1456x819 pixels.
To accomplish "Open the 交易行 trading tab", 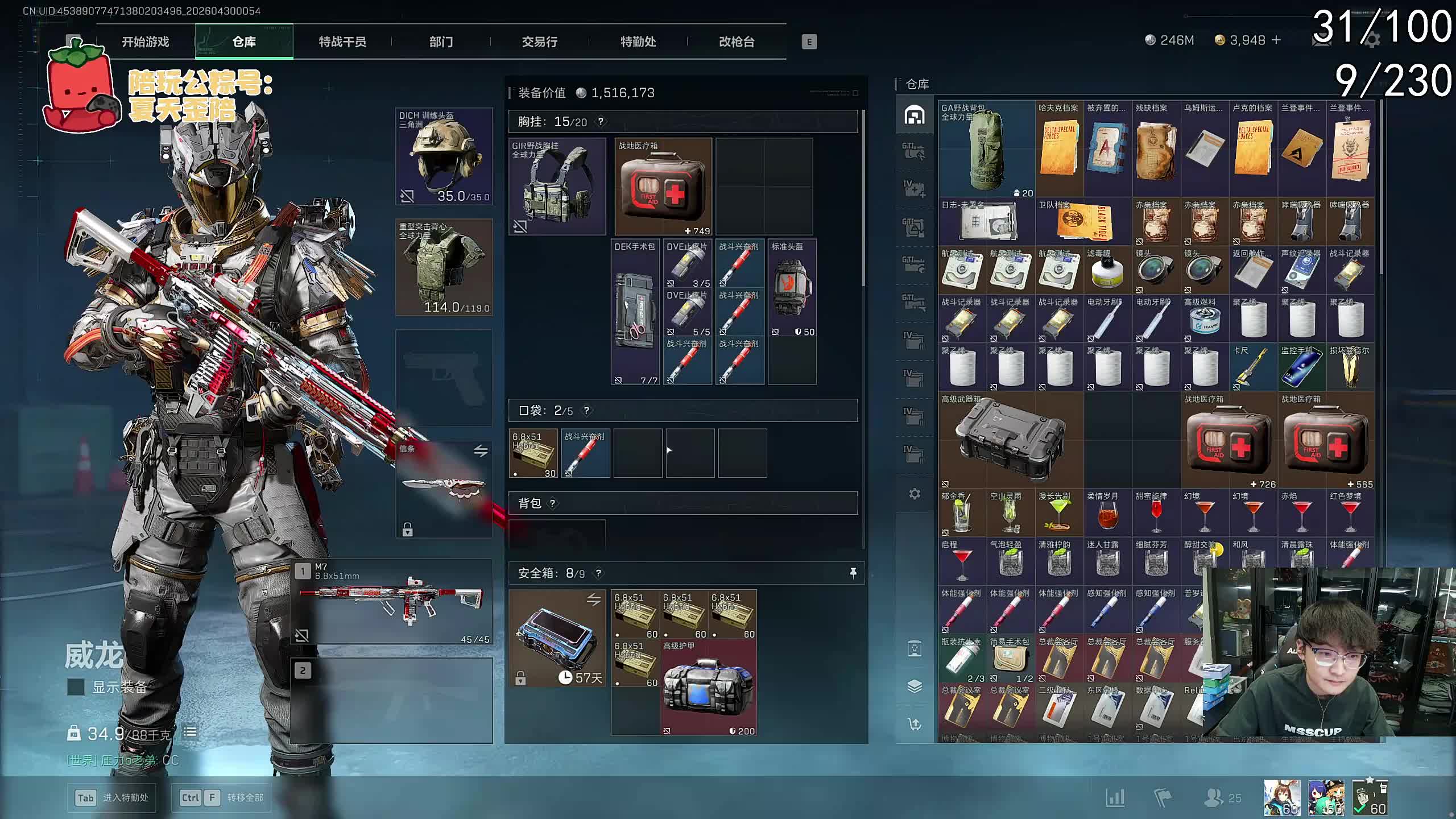I will (x=539, y=42).
